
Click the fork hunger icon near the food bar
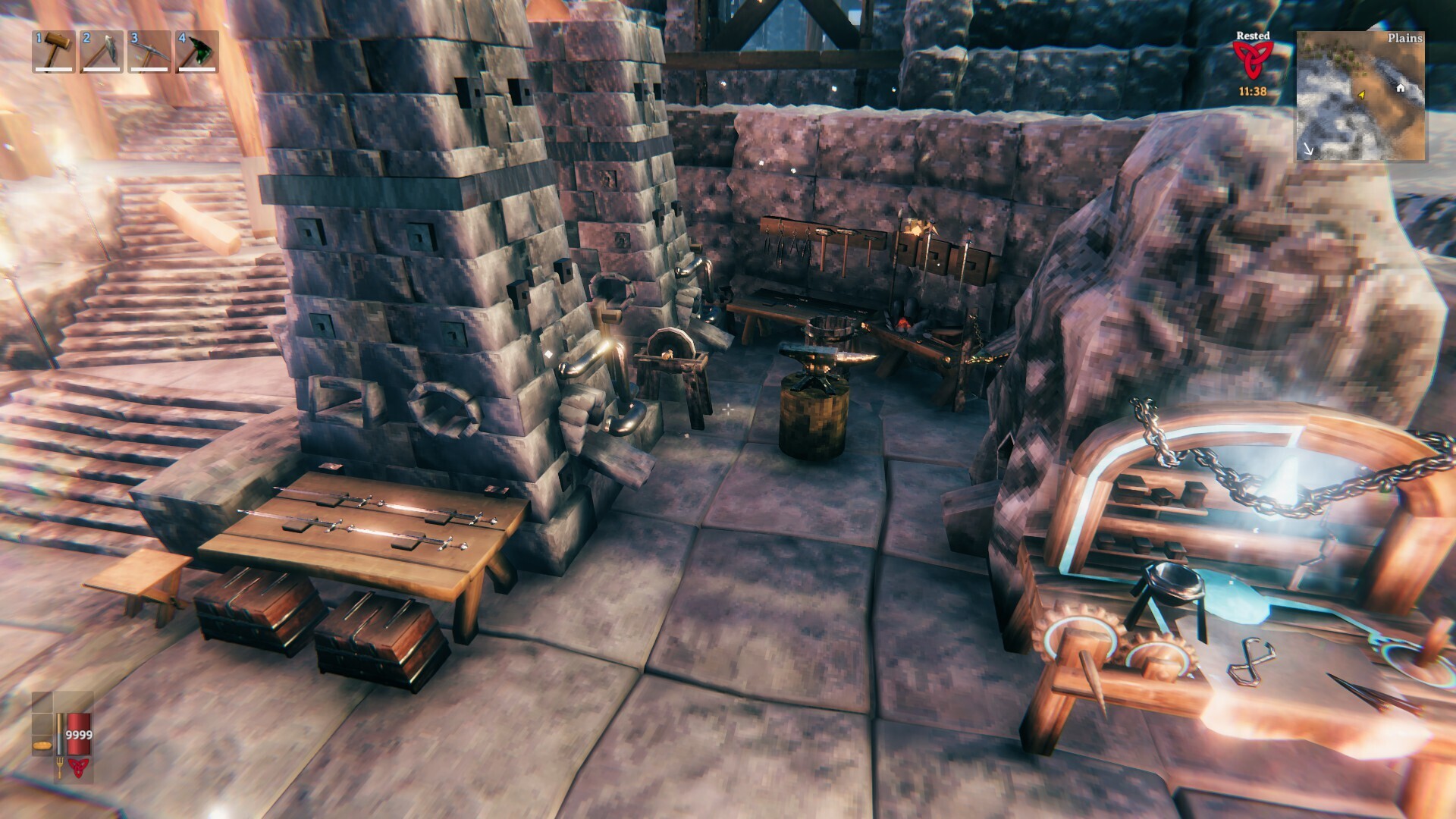pos(60,766)
